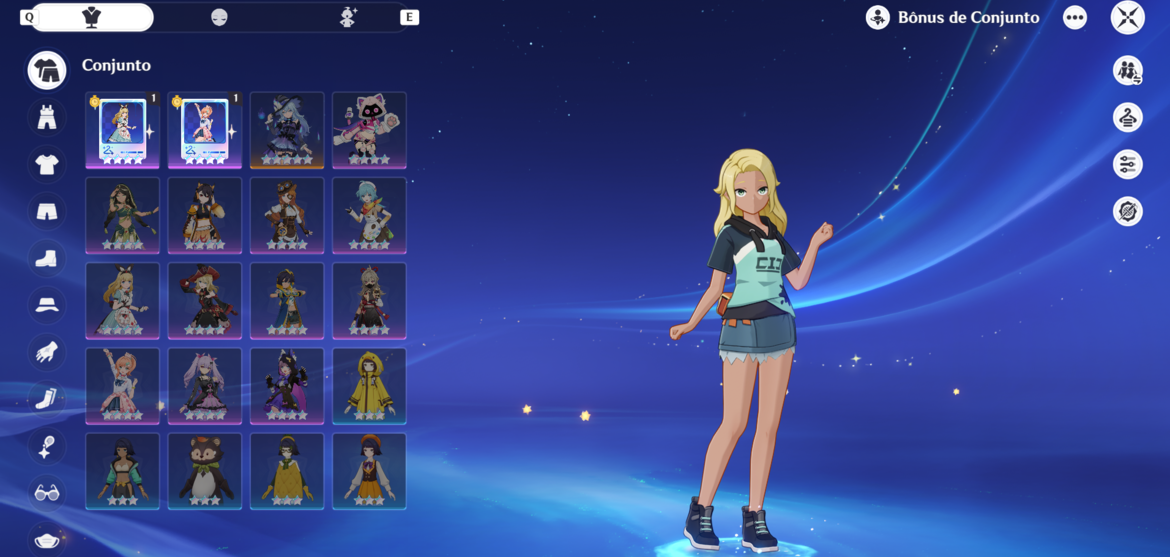Close the wardrobe with the X button
This screenshot has width=1170, height=557.
pyautogui.click(x=1127, y=18)
